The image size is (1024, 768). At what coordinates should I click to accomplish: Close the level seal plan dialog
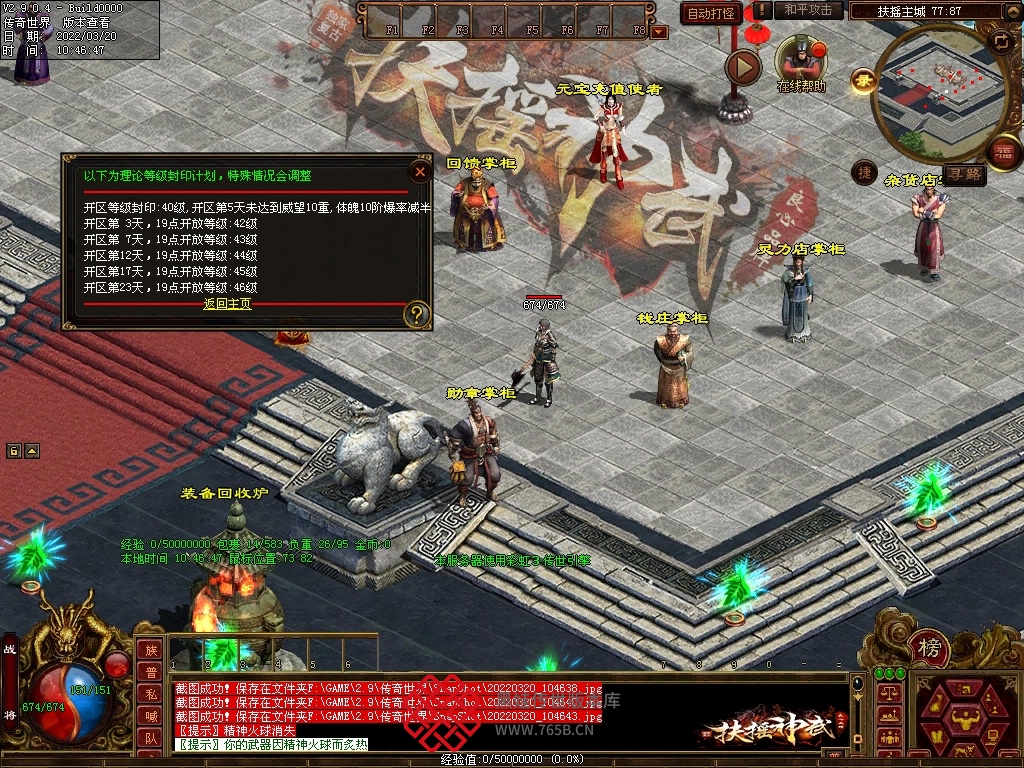point(420,171)
